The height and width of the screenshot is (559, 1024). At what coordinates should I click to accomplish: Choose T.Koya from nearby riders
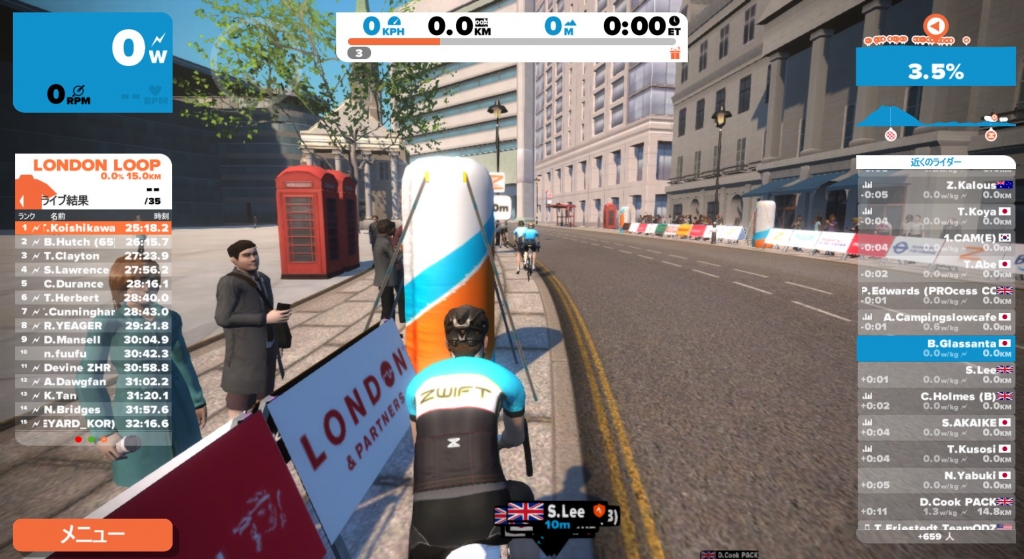935,216
